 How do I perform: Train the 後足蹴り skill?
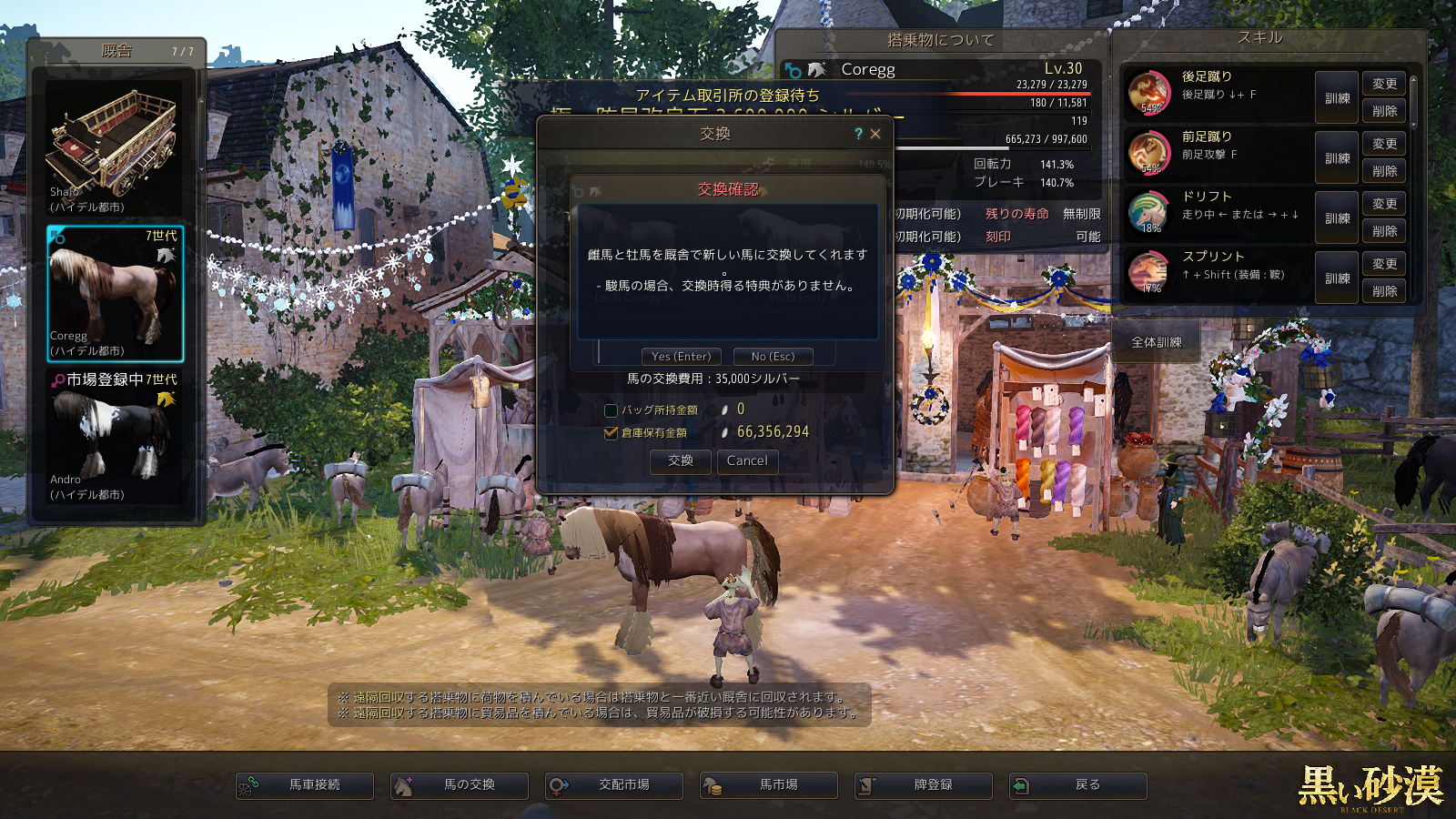pyautogui.click(x=1337, y=98)
